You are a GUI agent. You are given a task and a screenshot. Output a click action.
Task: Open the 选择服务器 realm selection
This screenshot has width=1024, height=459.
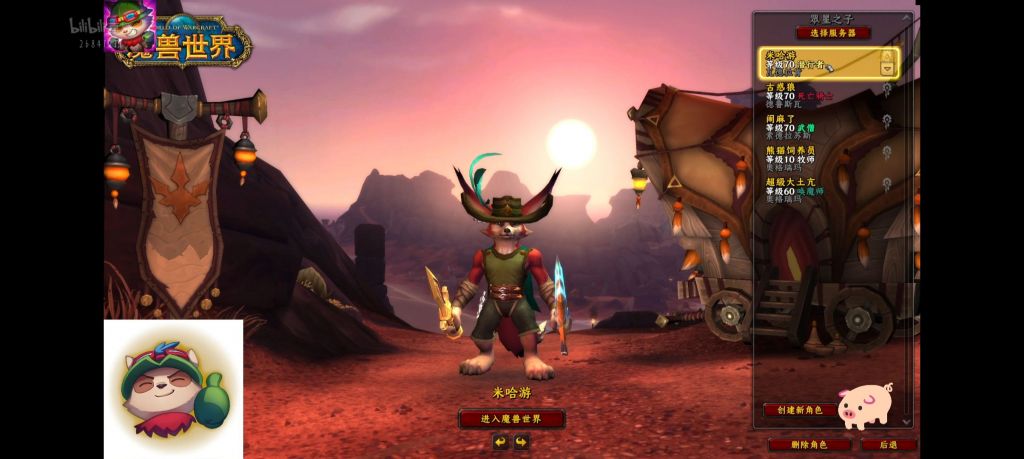click(833, 33)
